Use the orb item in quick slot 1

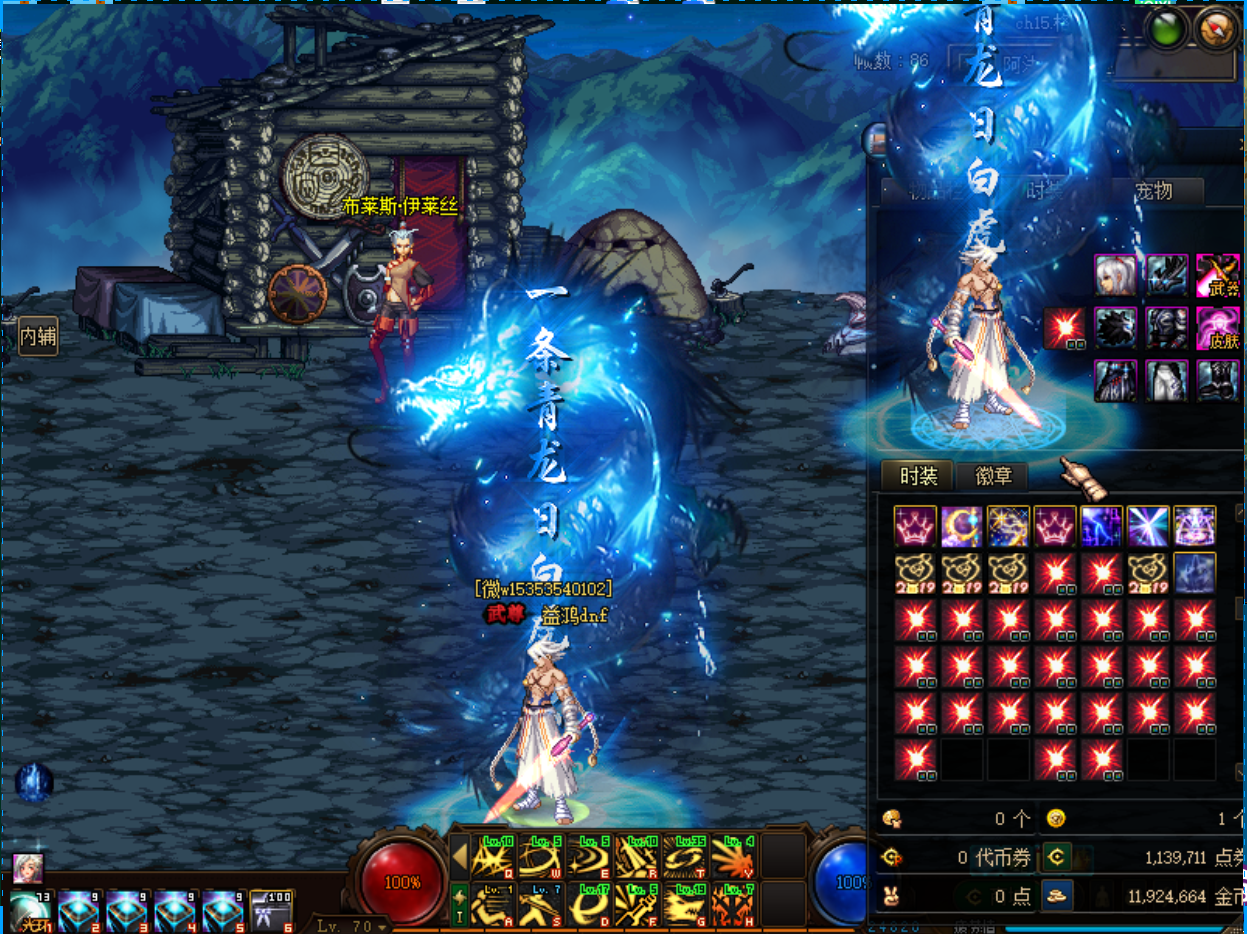pos(29,910)
